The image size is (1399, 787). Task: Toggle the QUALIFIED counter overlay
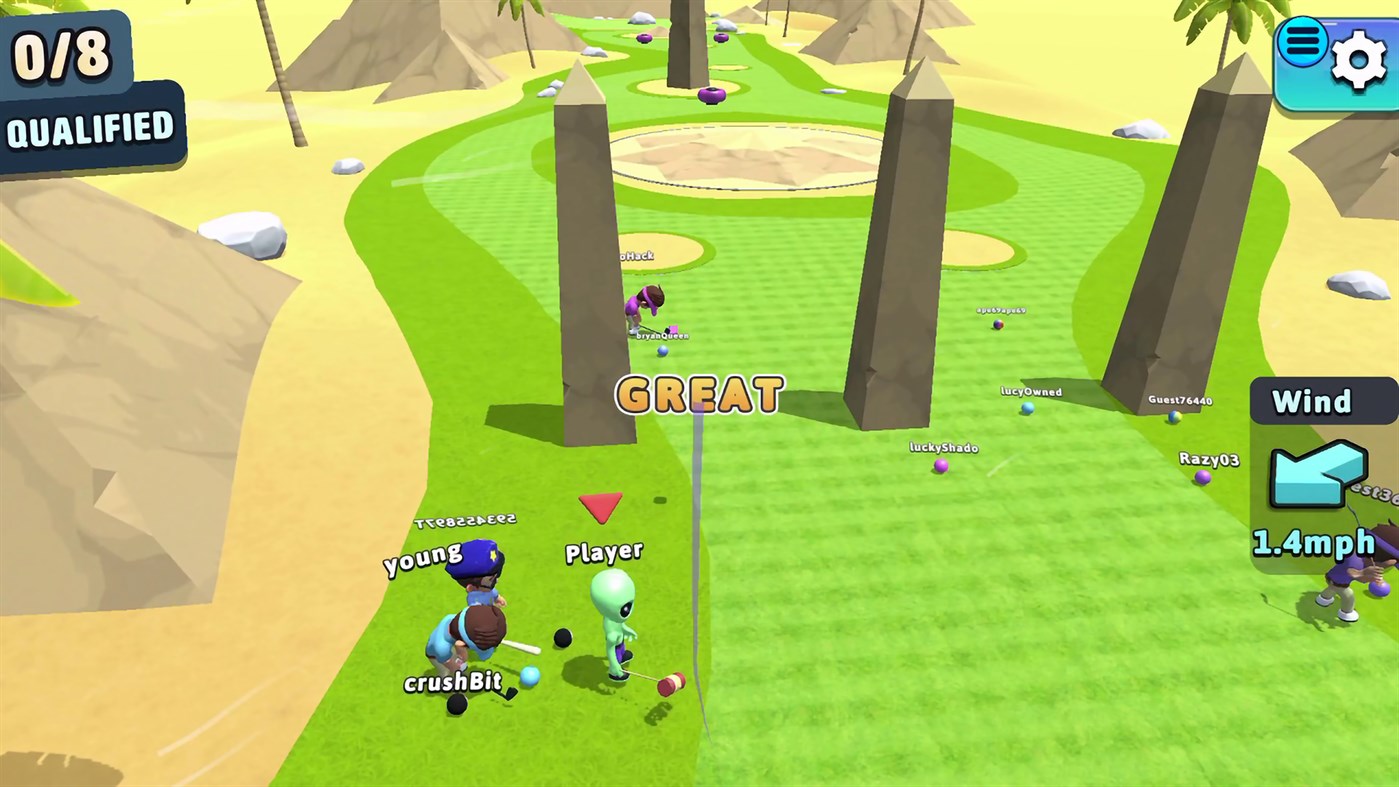[70, 80]
